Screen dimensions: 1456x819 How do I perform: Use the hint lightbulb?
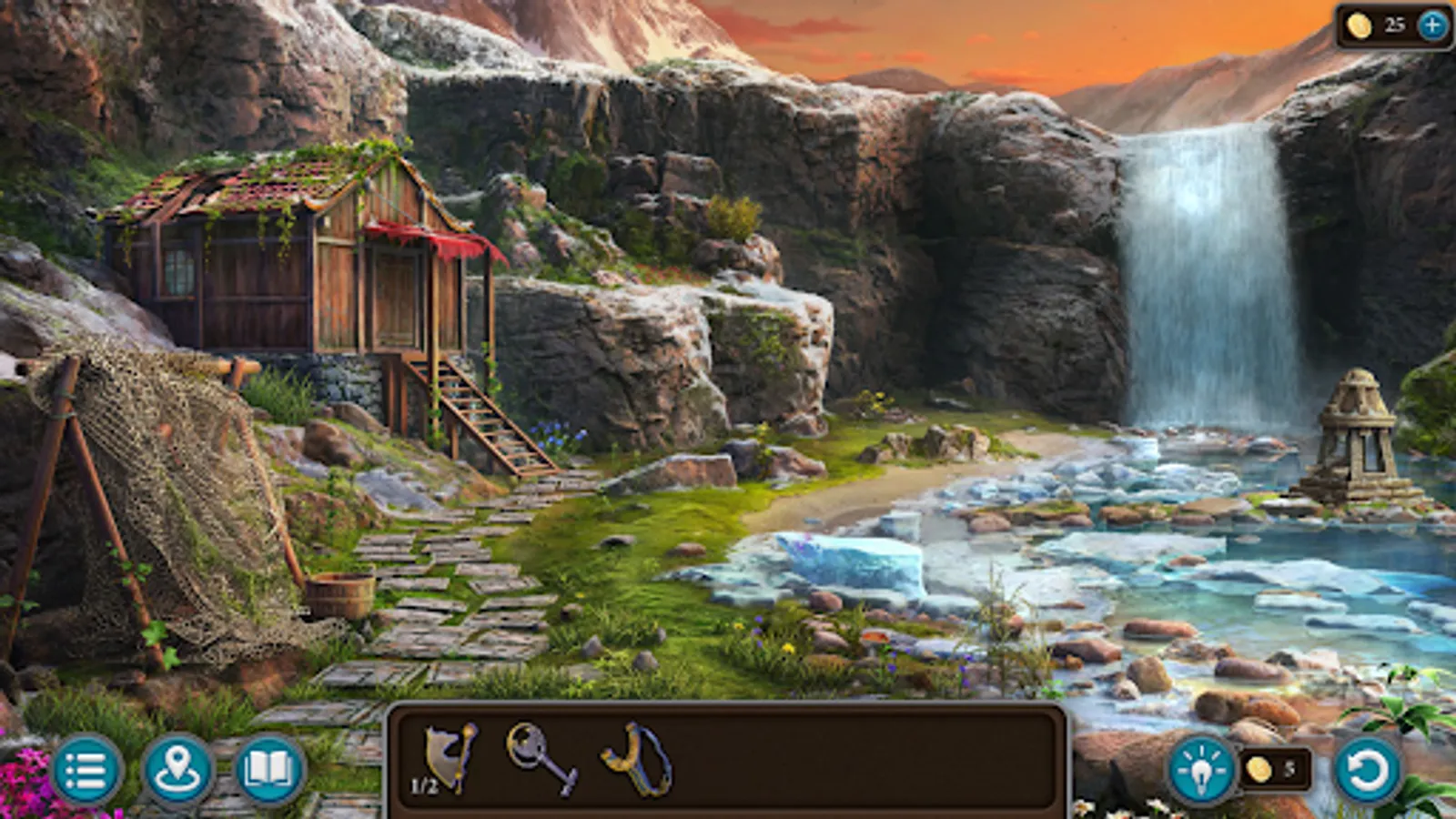point(1203,769)
